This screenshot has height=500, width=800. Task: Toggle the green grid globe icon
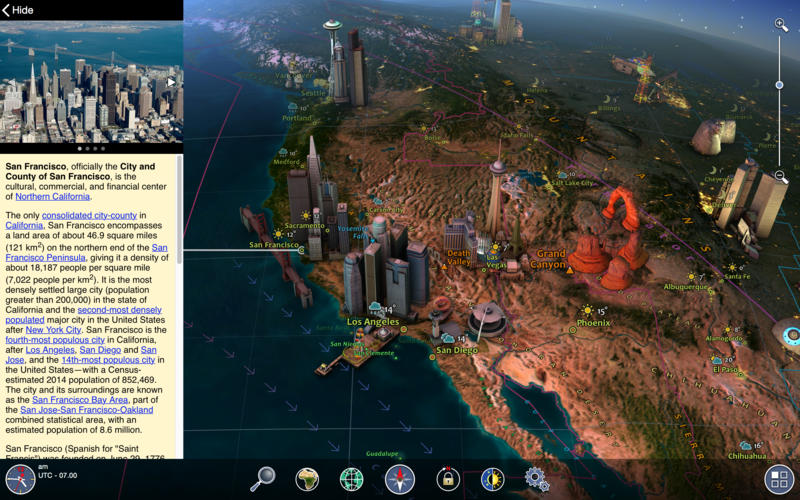tap(351, 479)
